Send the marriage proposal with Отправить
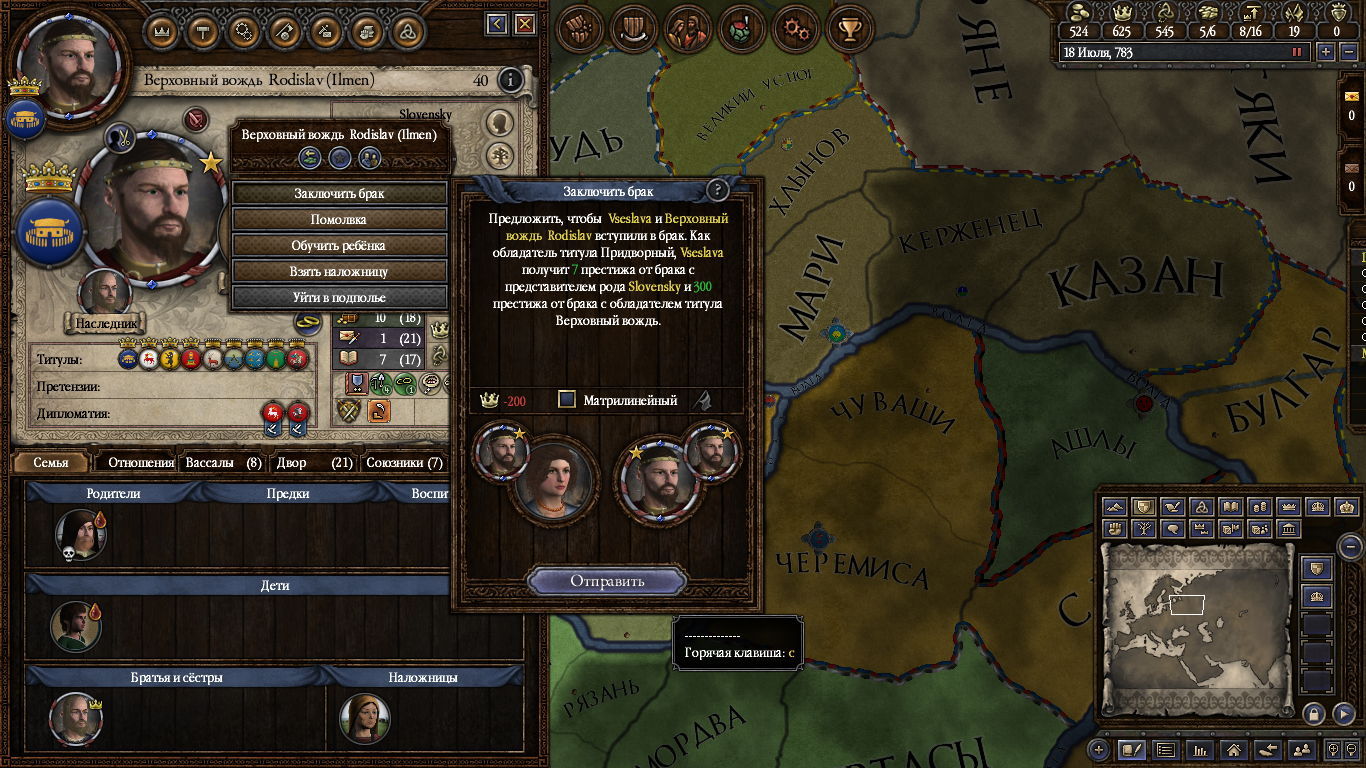Viewport: 1366px width, 768px height. pos(607,581)
